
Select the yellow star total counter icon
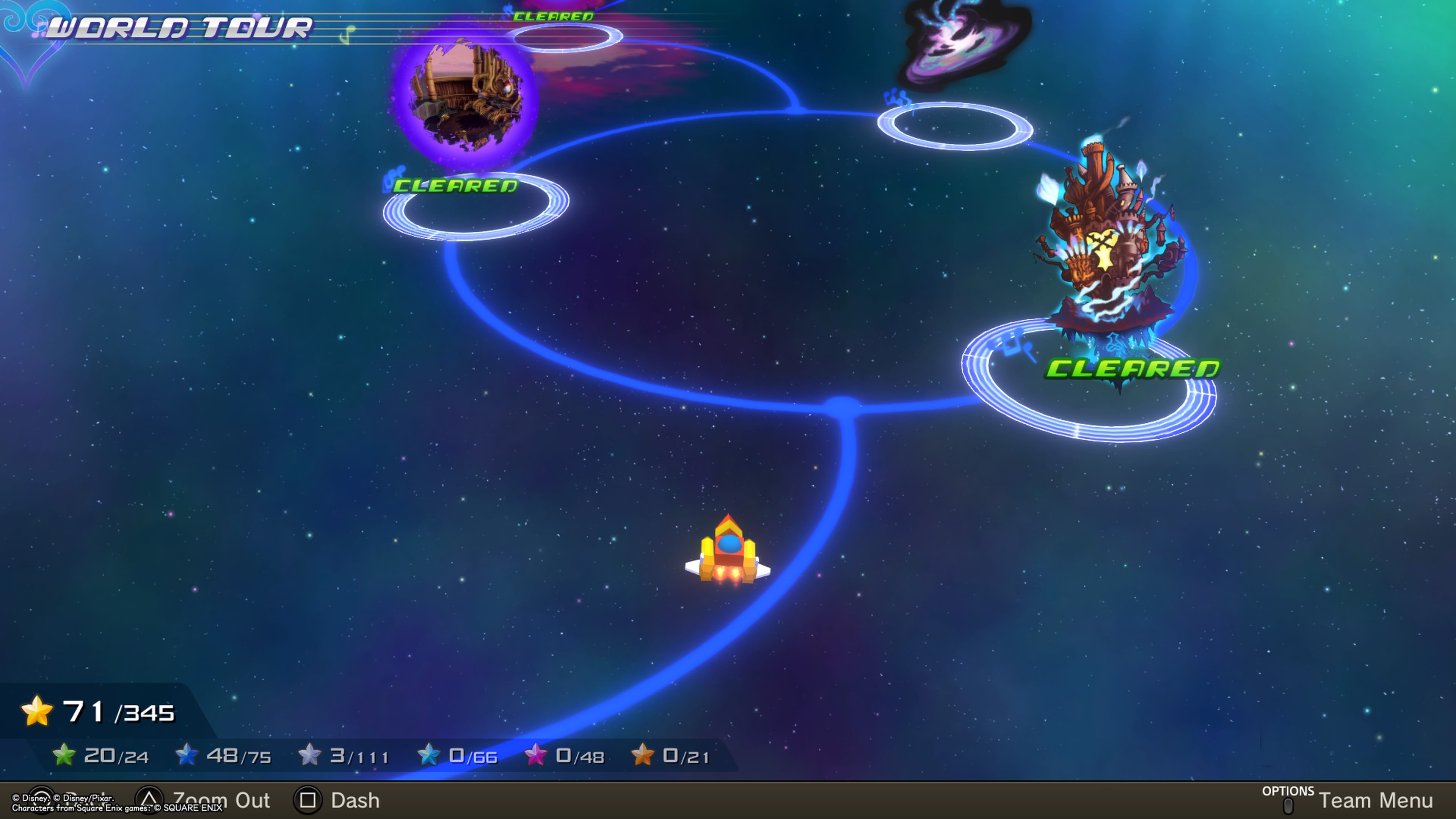coord(37,711)
